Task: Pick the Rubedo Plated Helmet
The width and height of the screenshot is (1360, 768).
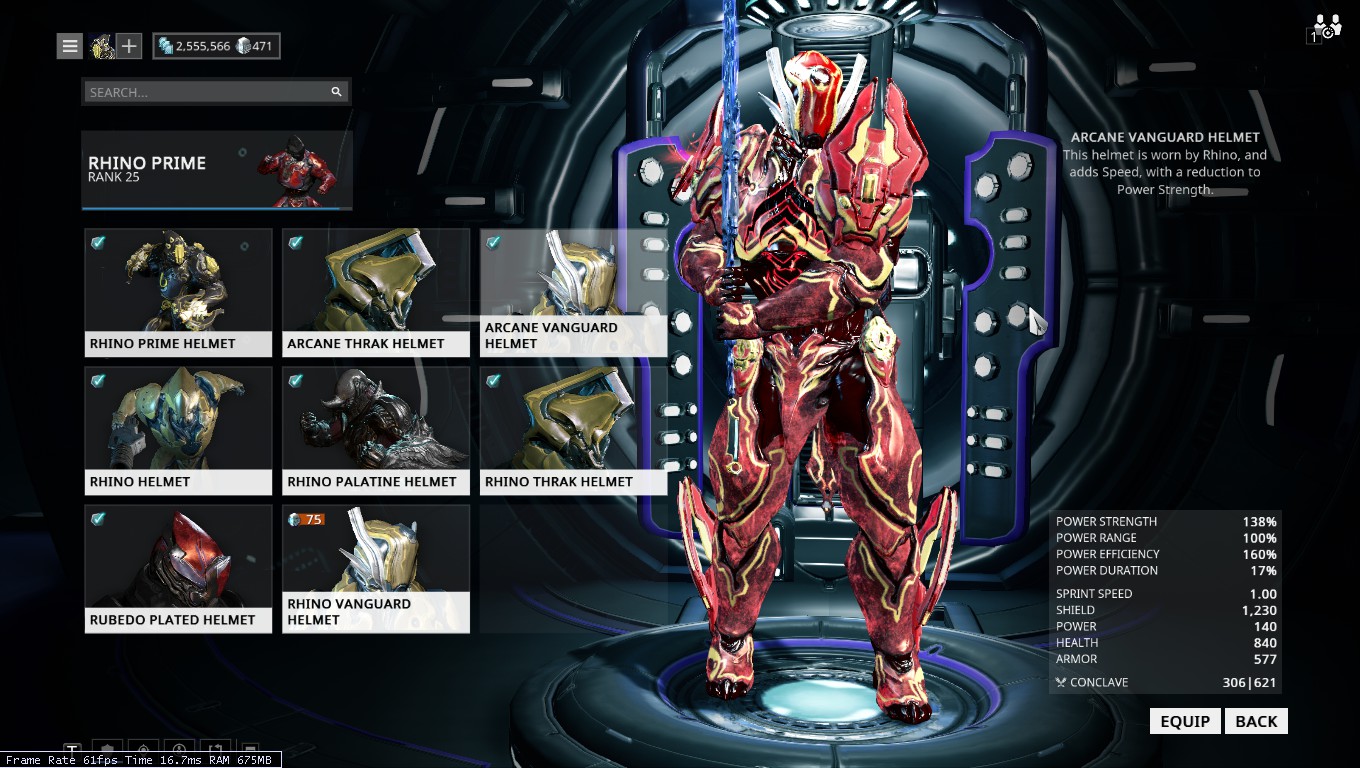Action: (x=178, y=568)
